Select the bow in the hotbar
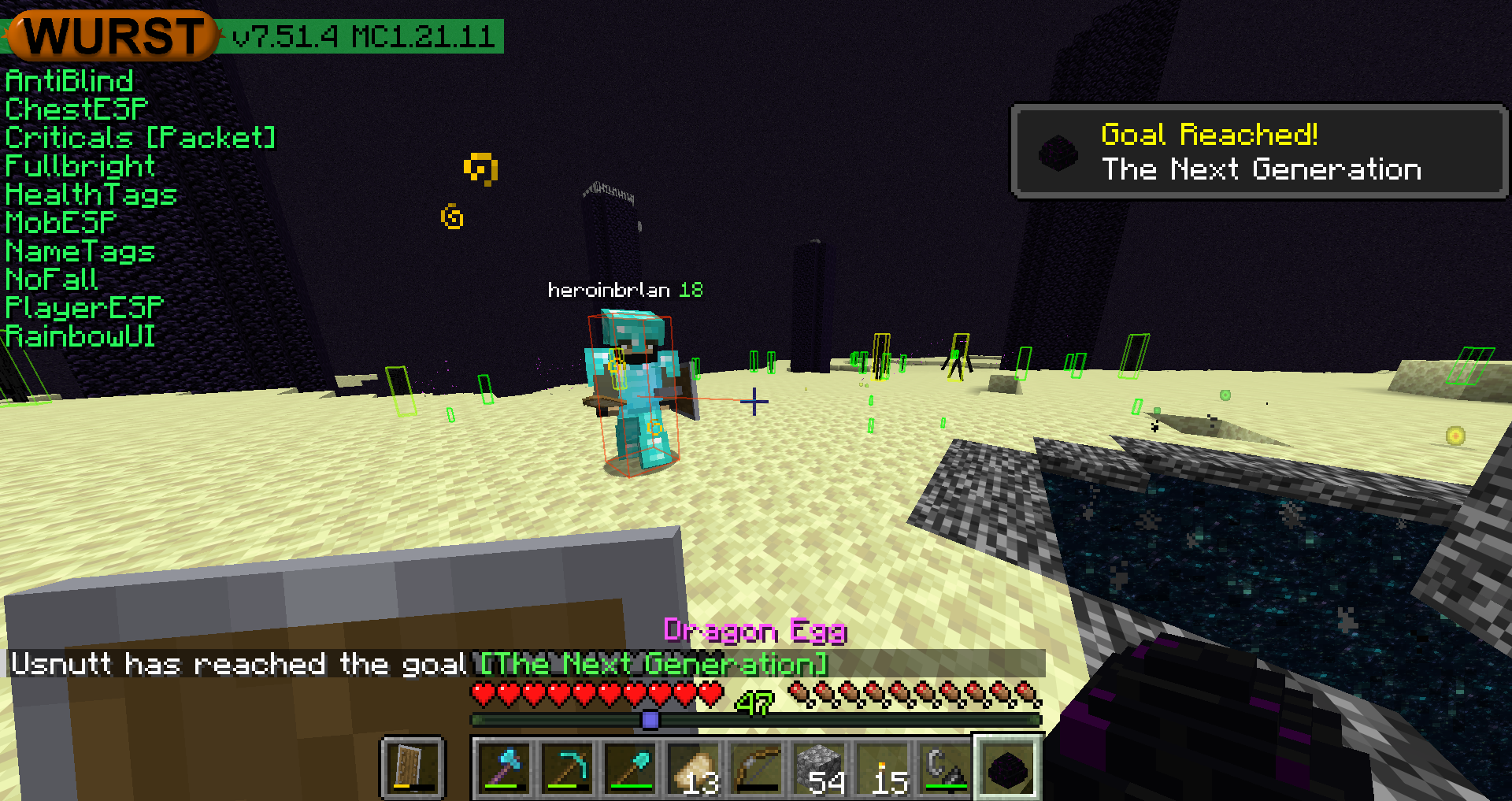1512x801 pixels. click(x=757, y=768)
